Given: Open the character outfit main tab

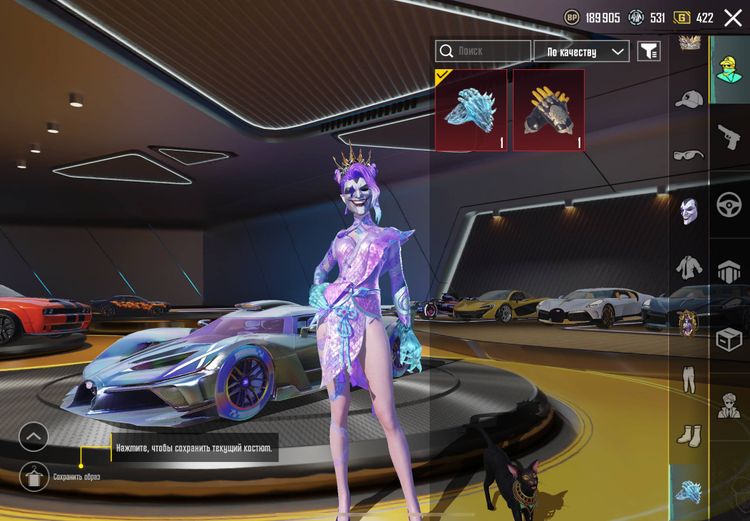Looking at the screenshot, I should pyautogui.click(x=730, y=69).
